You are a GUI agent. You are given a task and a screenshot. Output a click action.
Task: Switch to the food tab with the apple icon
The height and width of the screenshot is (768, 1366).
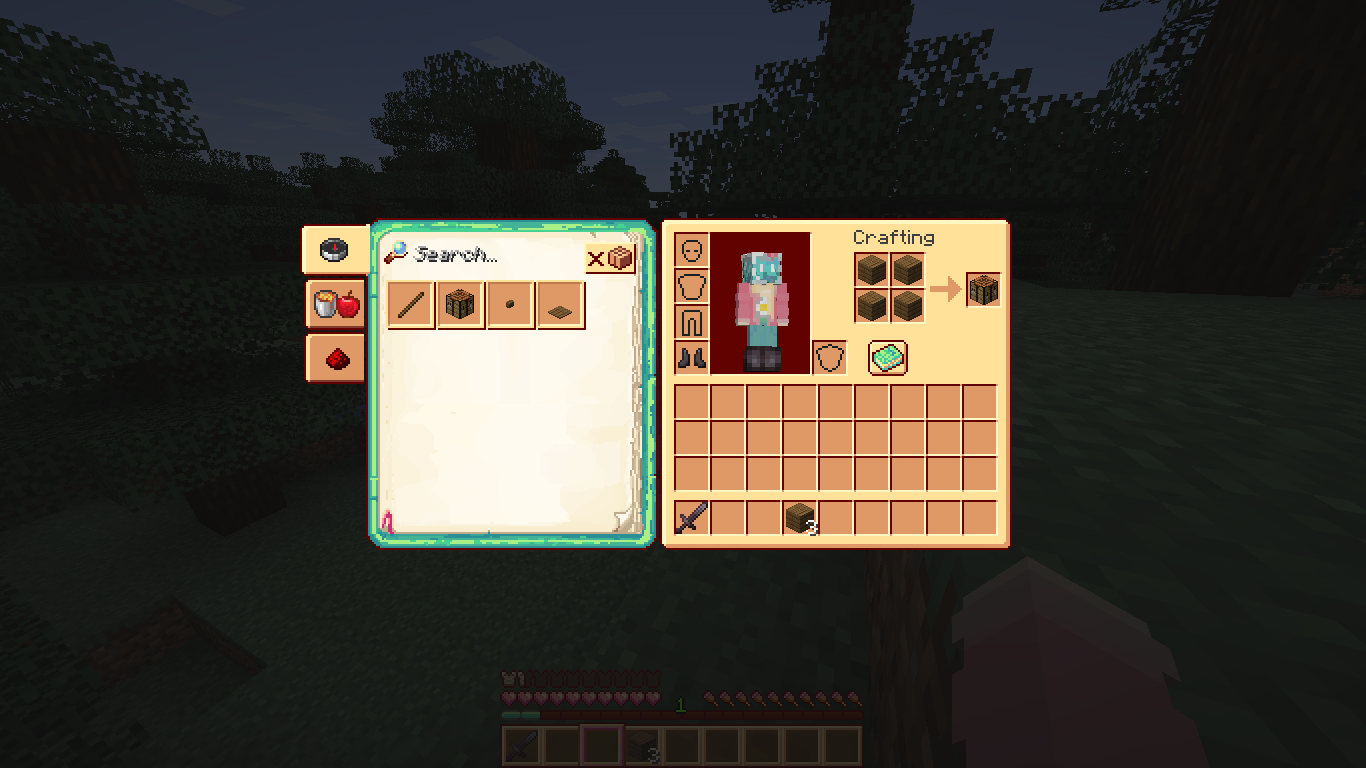point(334,304)
